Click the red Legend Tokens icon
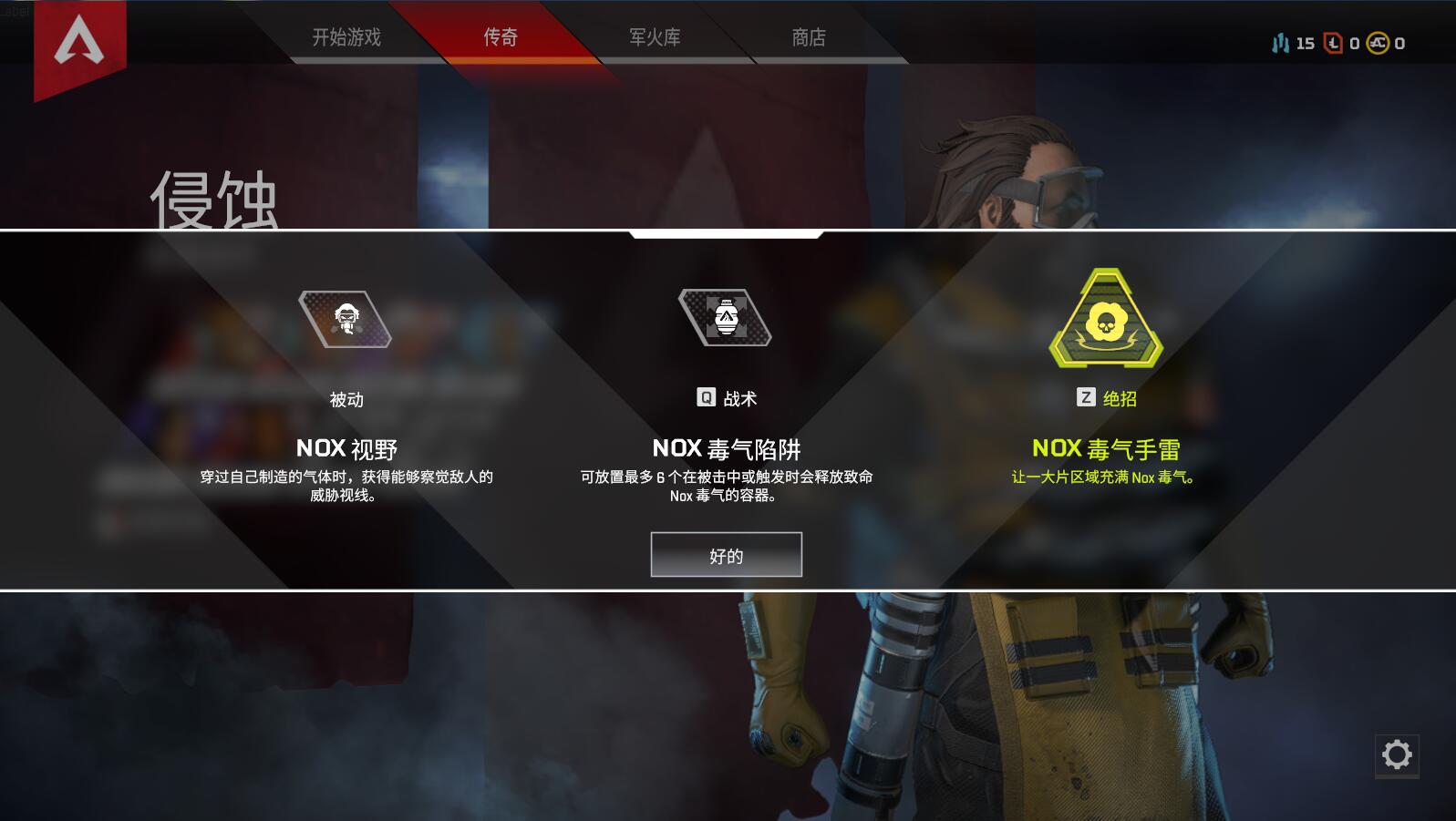Screen dimensions: 1456x821 (x=1333, y=42)
